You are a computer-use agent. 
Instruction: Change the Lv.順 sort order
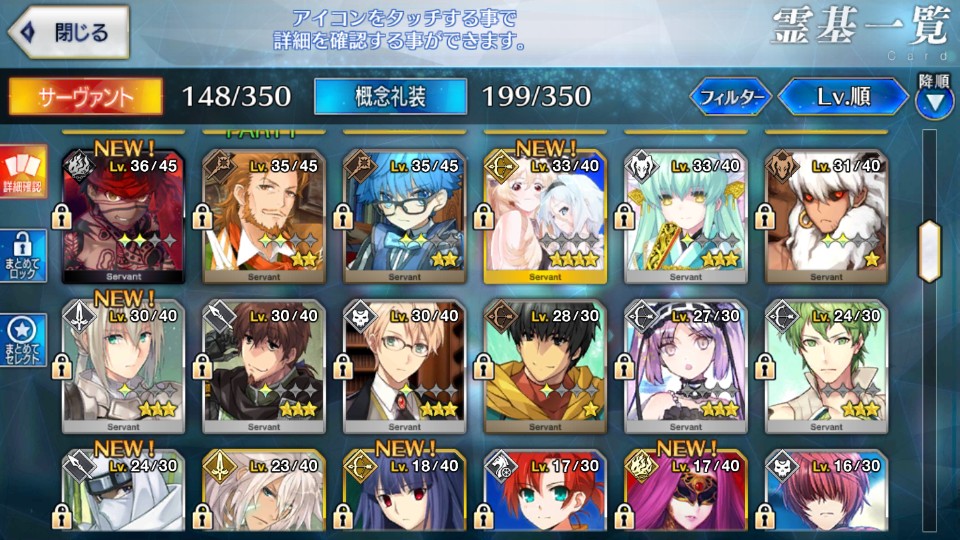point(843,97)
